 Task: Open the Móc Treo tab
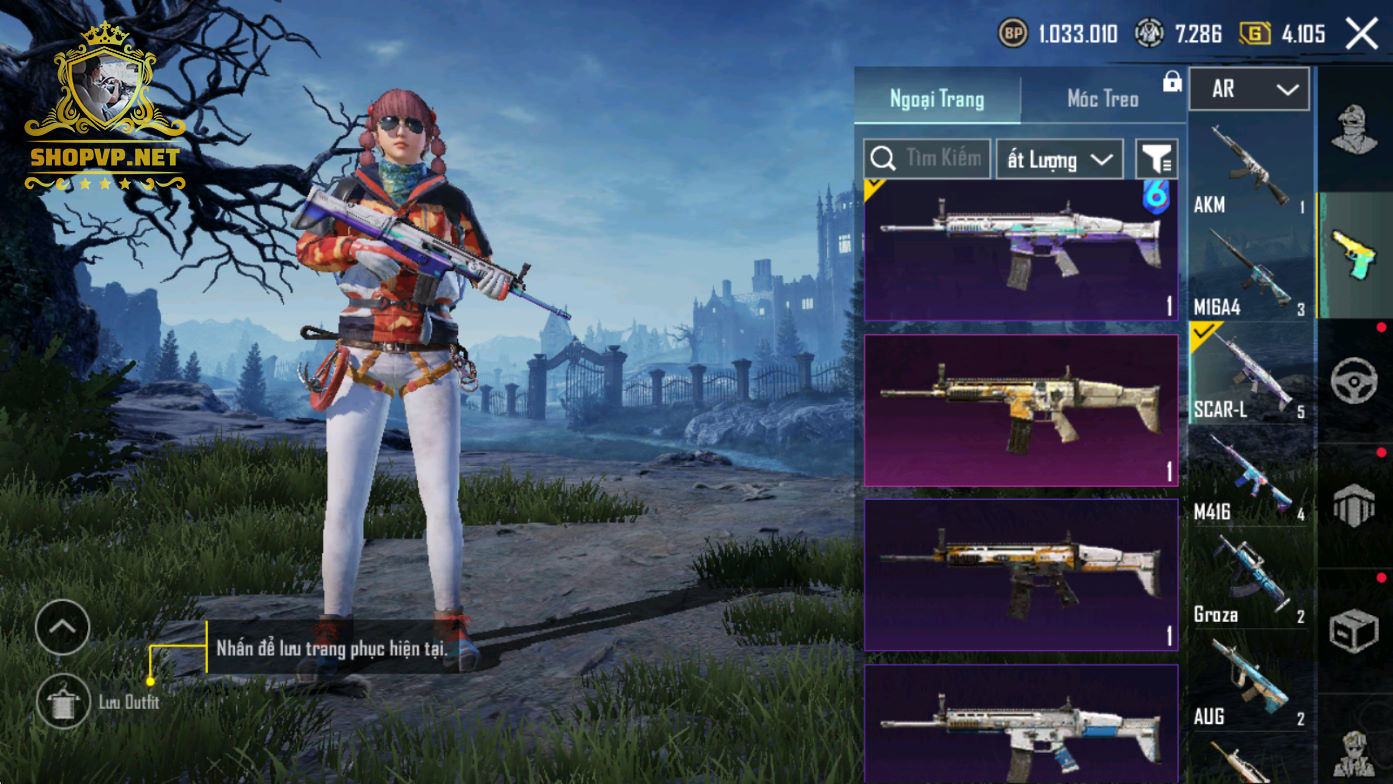click(1103, 99)
